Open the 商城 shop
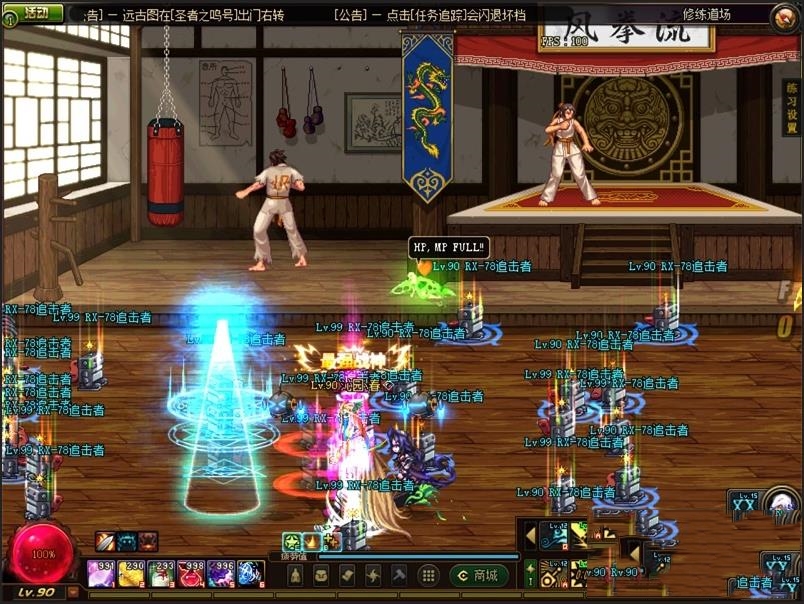The image size is (804, 604). pos(478,575)
